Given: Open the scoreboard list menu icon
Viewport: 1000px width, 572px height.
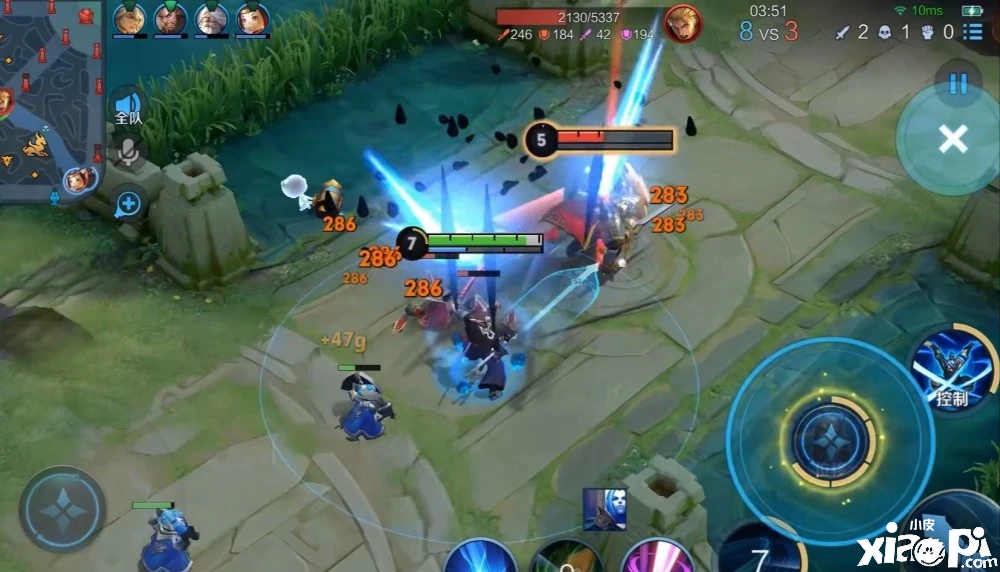Looking at the screenshot, I should (972, 31).
